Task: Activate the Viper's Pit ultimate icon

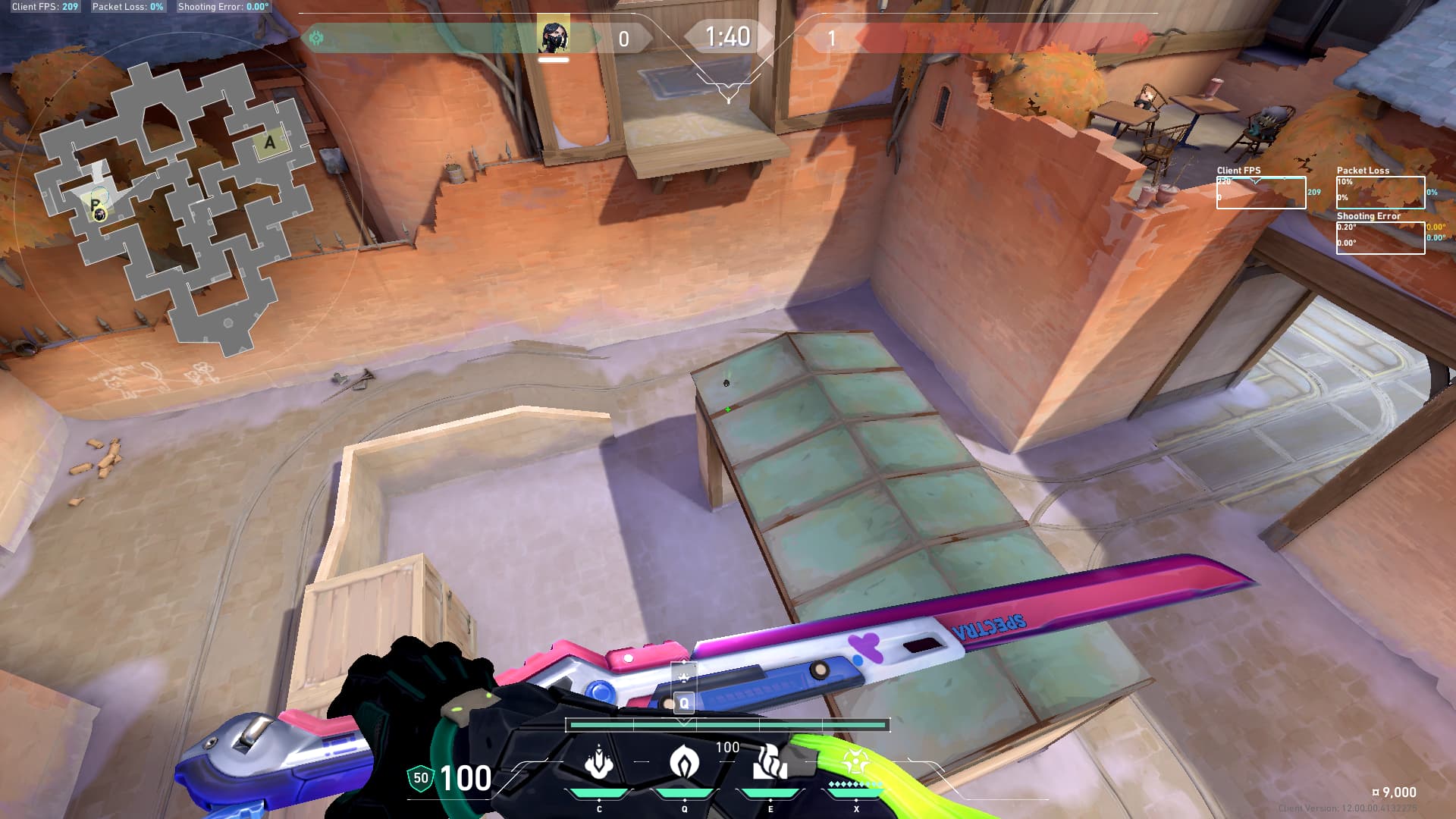Action: click(x=855, y=762)
